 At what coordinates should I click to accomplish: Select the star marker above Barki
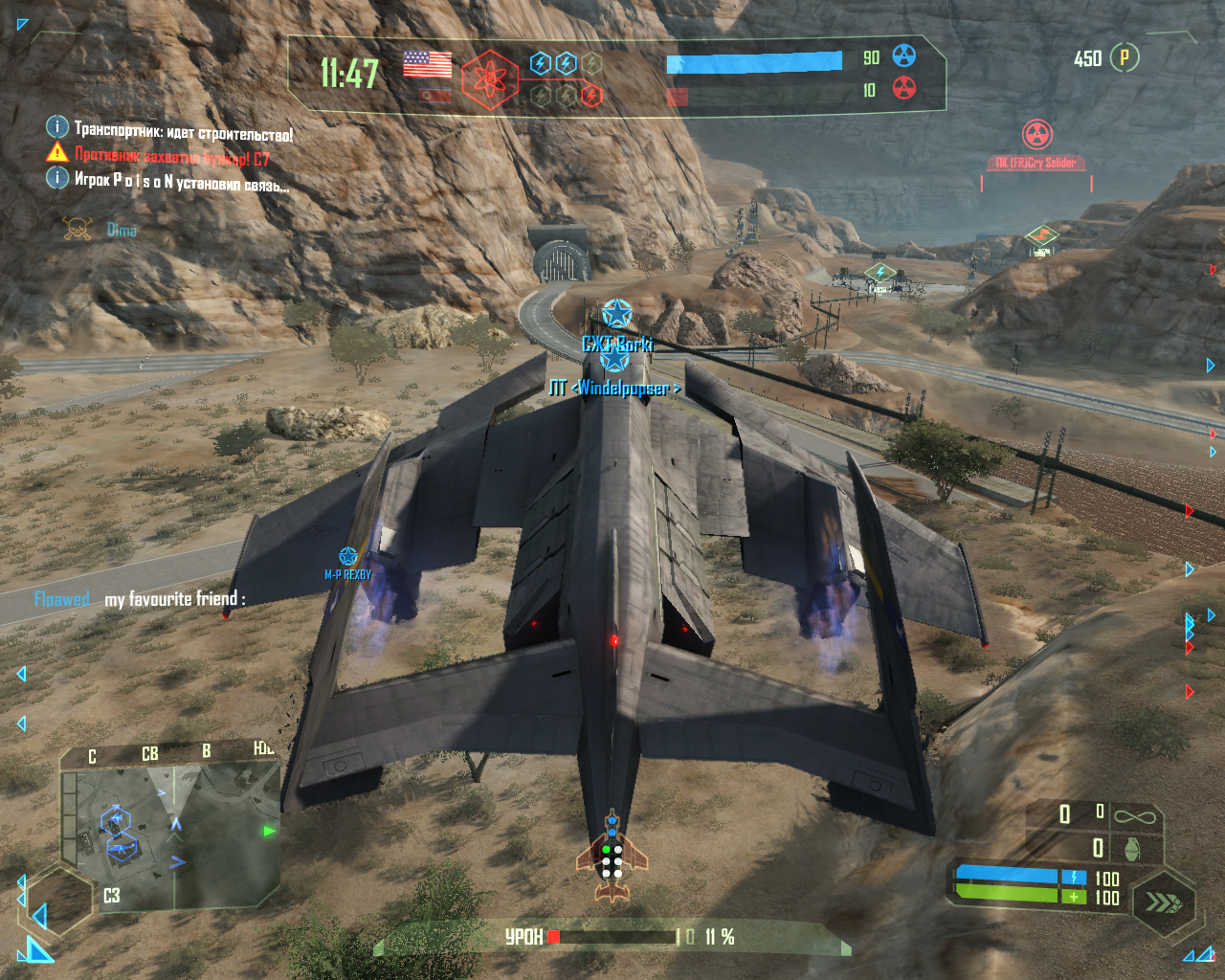pos(616,314)
